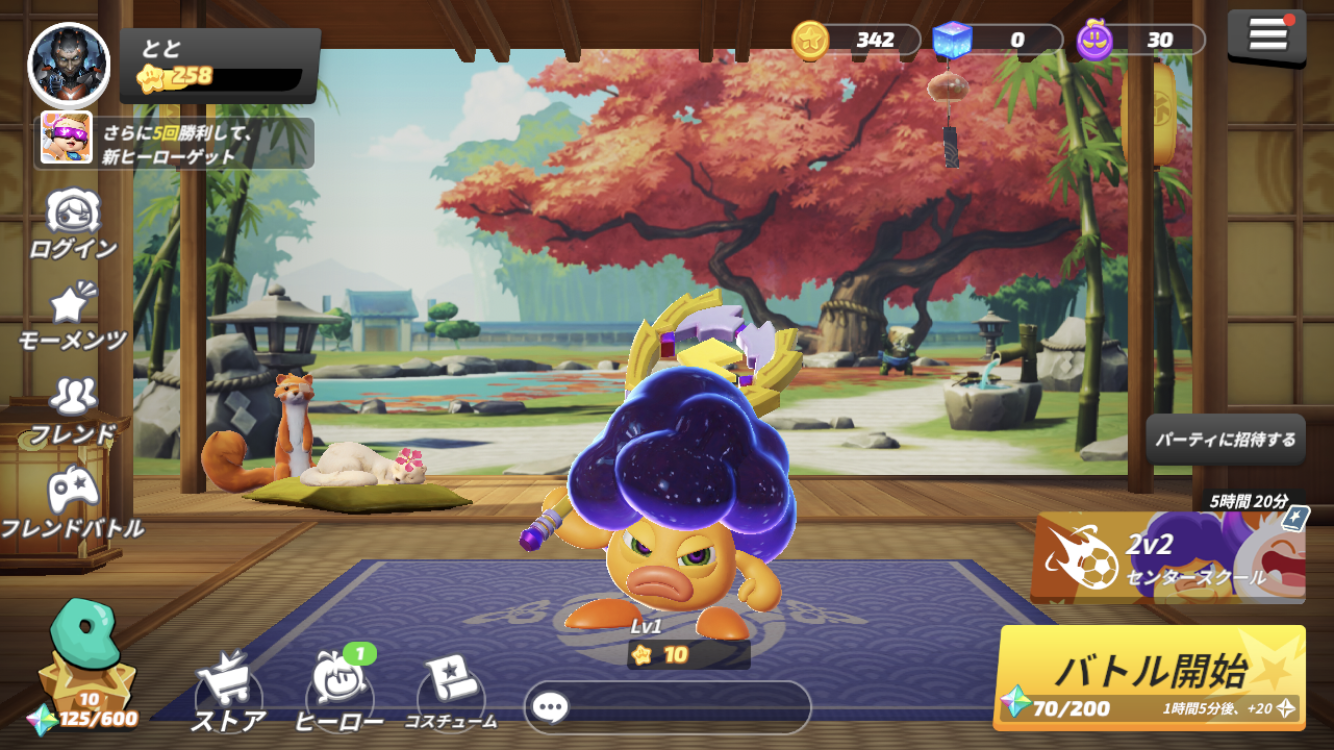
Task: Click the chat bubble input bar
Action: pos(667,708)
